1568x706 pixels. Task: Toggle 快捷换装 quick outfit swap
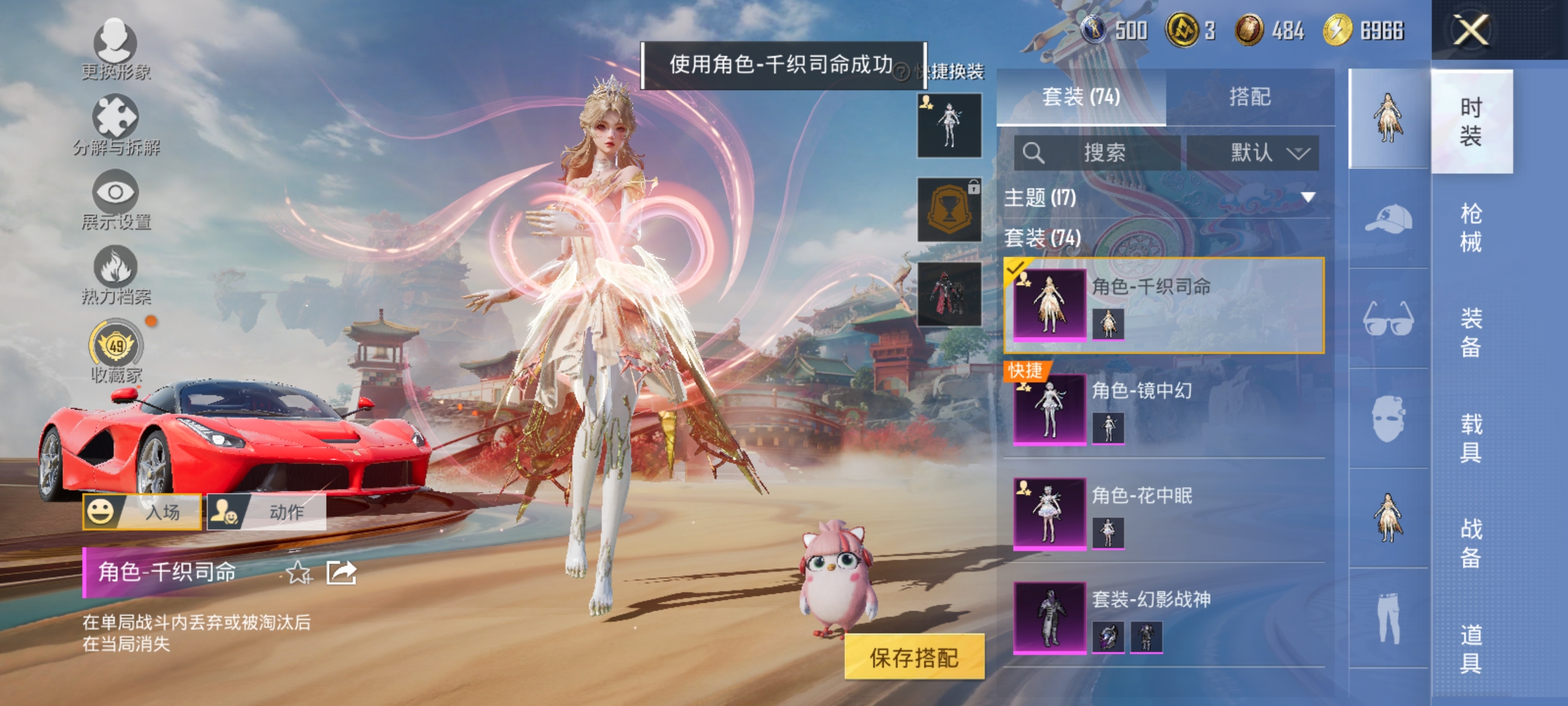click(954, 72)
